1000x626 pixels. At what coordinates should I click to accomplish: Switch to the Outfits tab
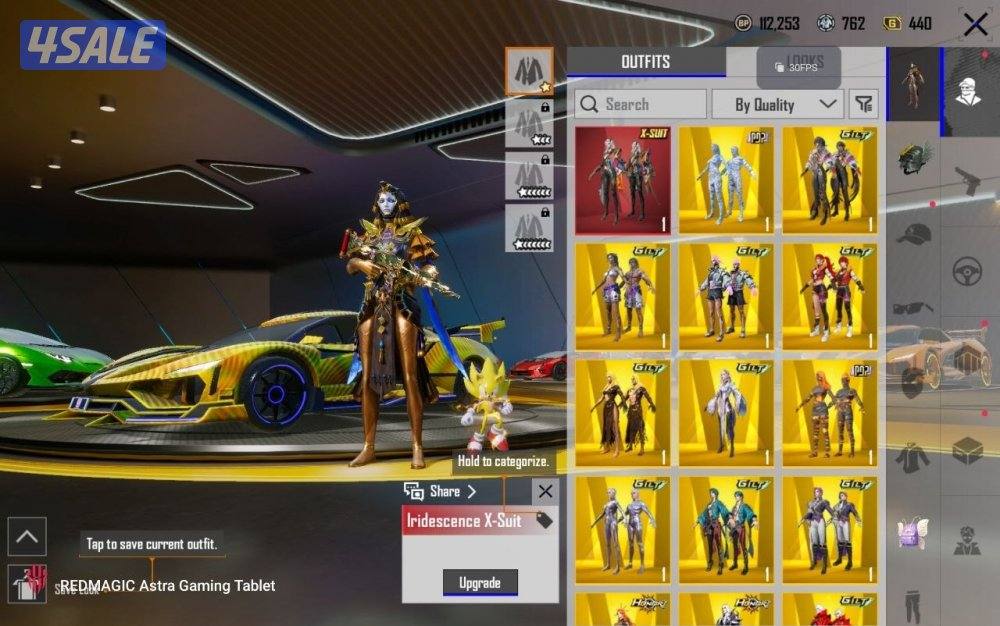click(646, 62)
